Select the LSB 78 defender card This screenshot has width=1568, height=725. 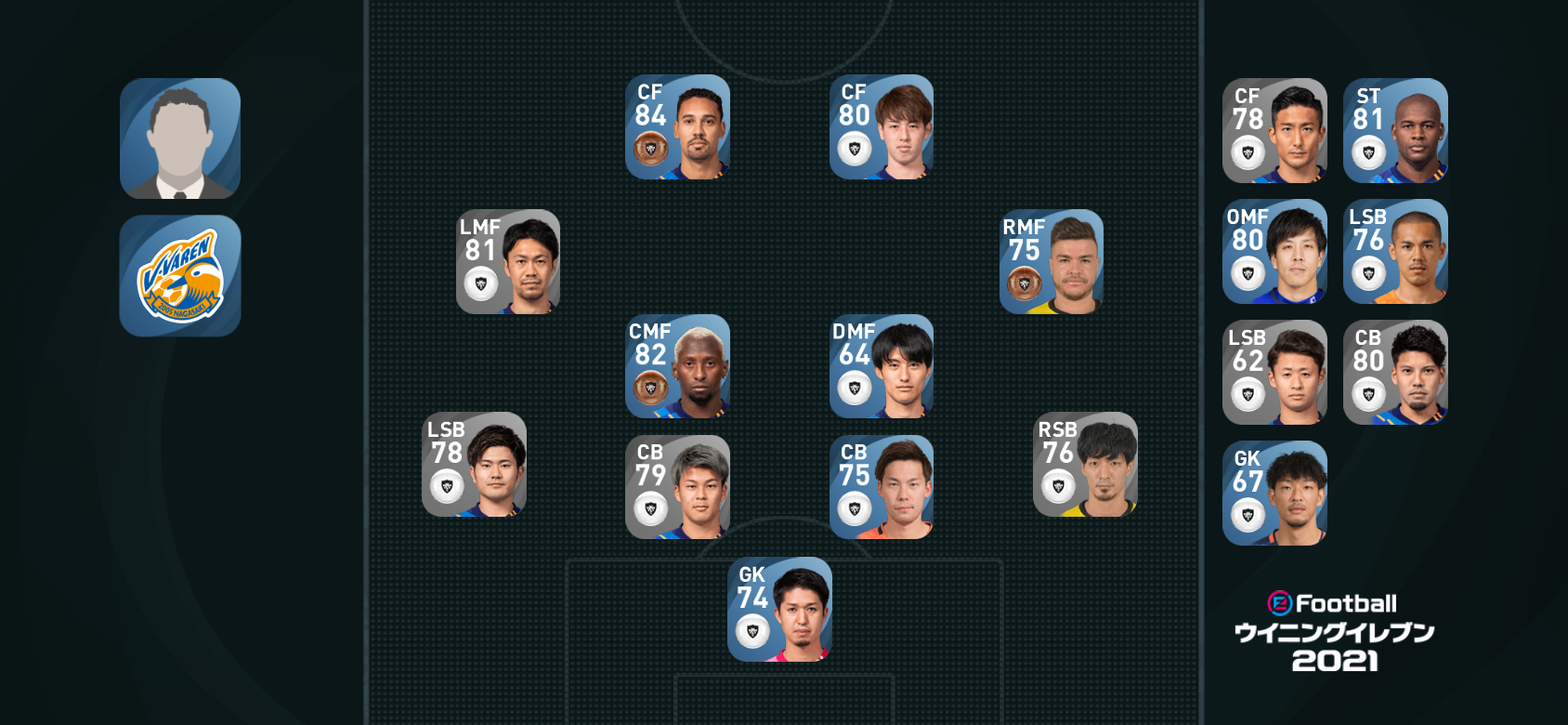pyautogui.click(x=474, y=464)
